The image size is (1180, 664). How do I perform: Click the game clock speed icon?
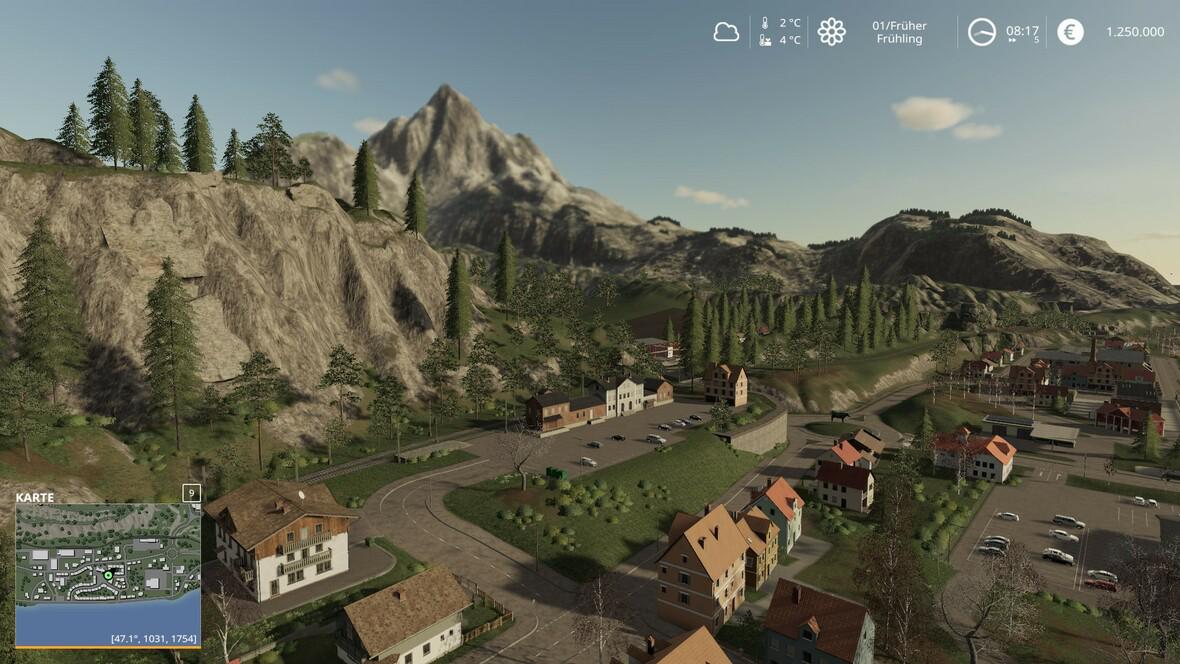pos(982,32)
